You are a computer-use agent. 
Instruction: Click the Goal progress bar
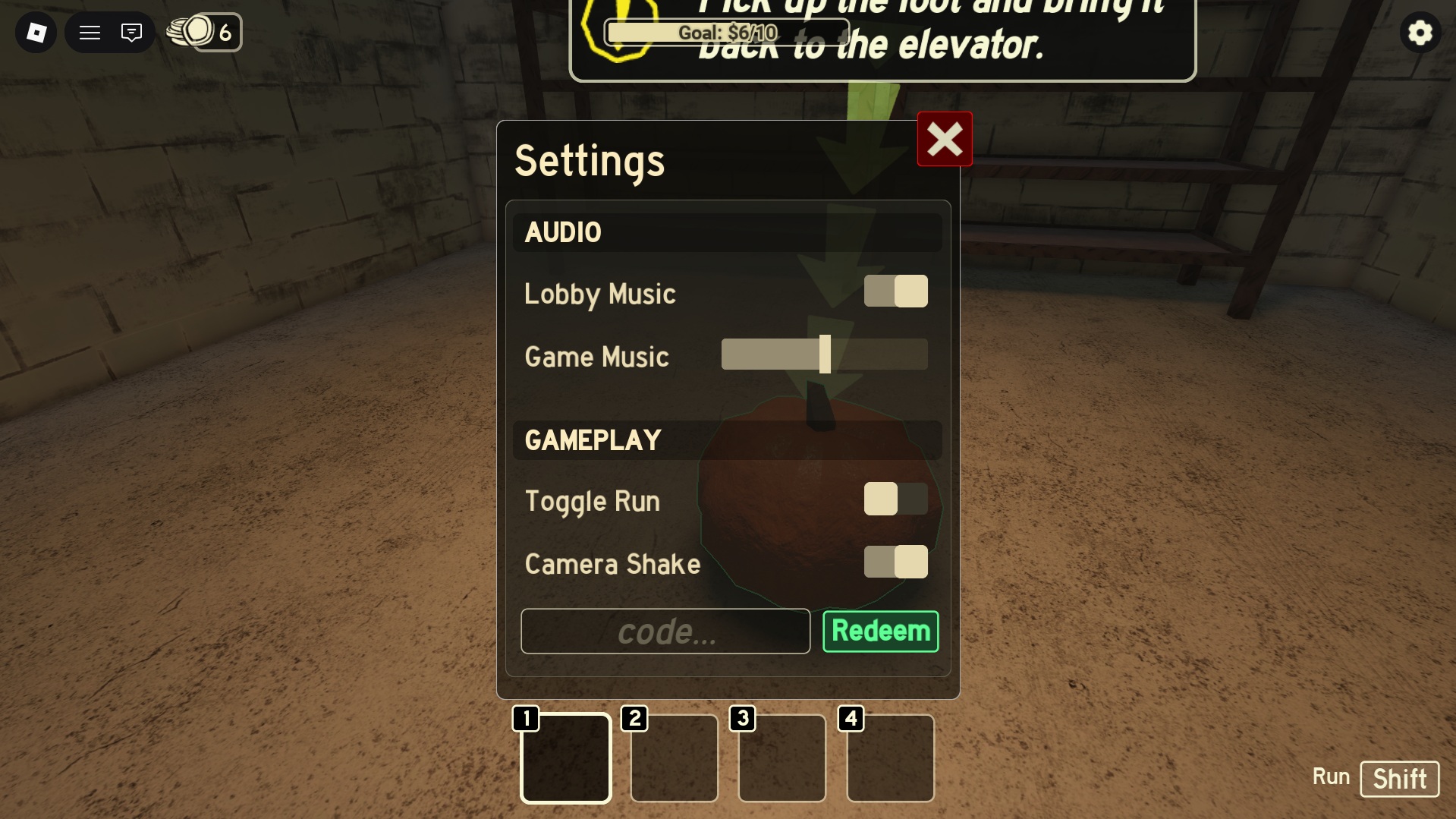click(x=726, y=32)
